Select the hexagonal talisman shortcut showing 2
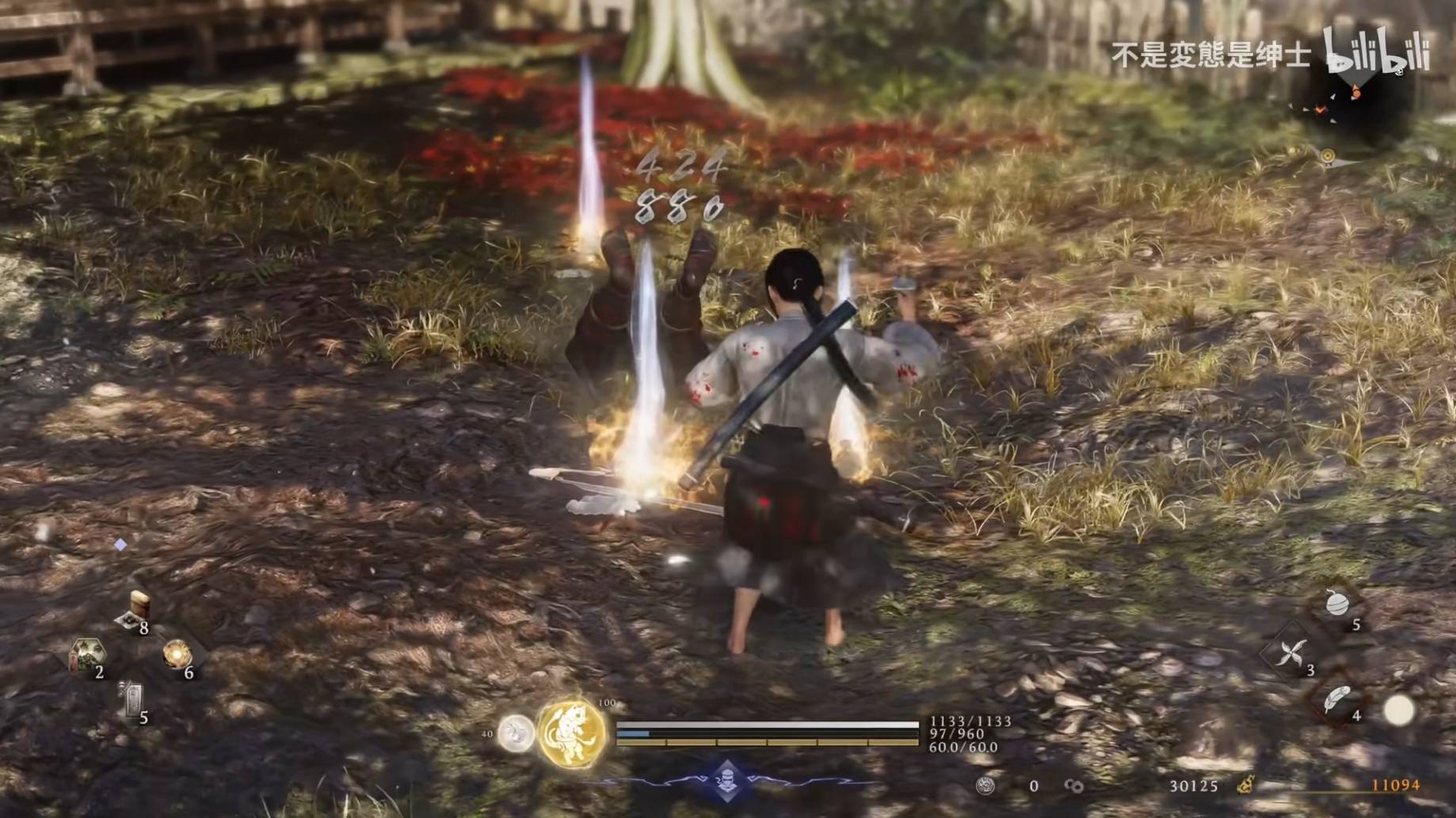Viewport: 1456px width, 818px height. pos(87,656)
